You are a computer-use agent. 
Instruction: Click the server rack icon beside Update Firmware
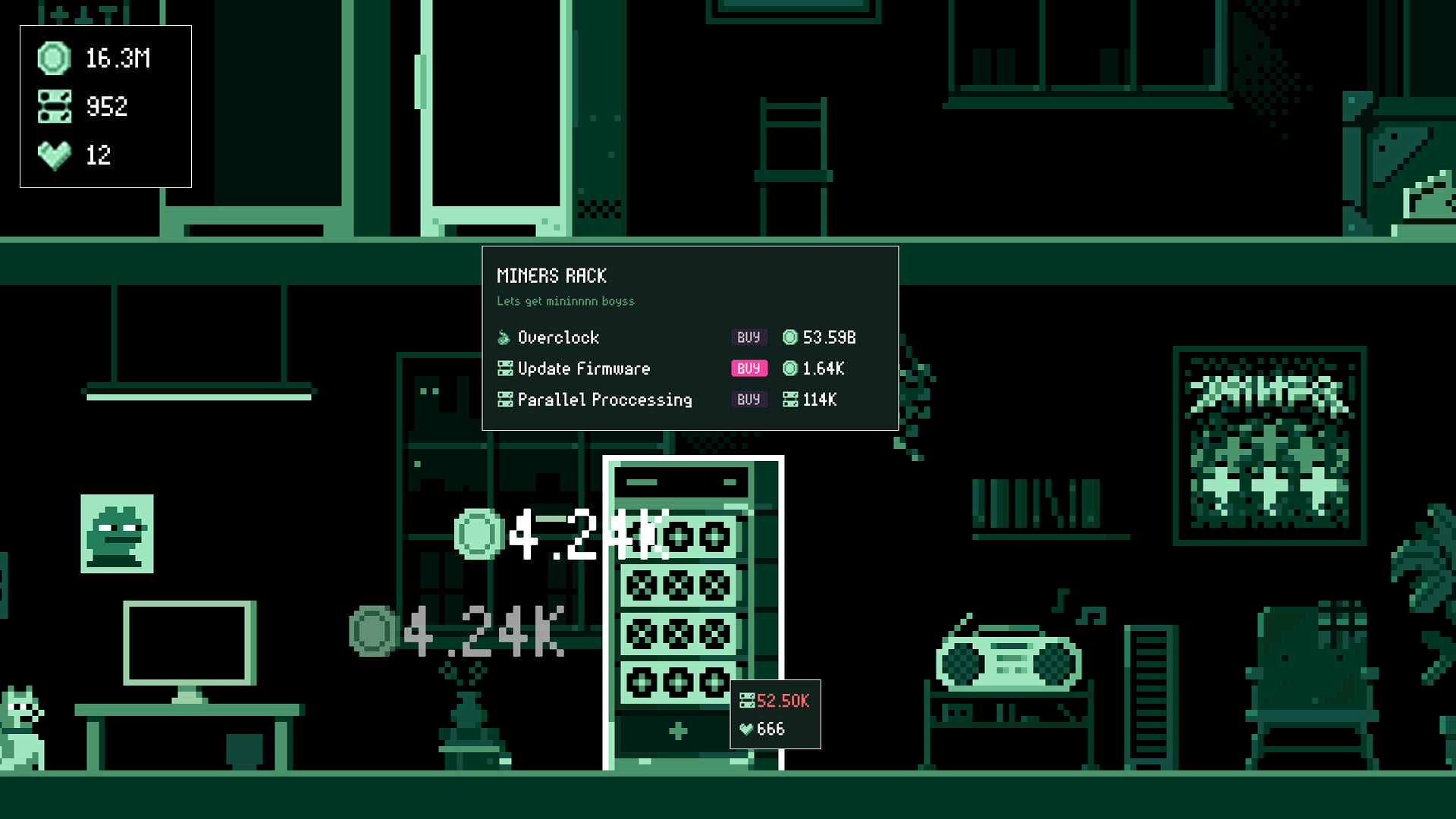(504, 369)
